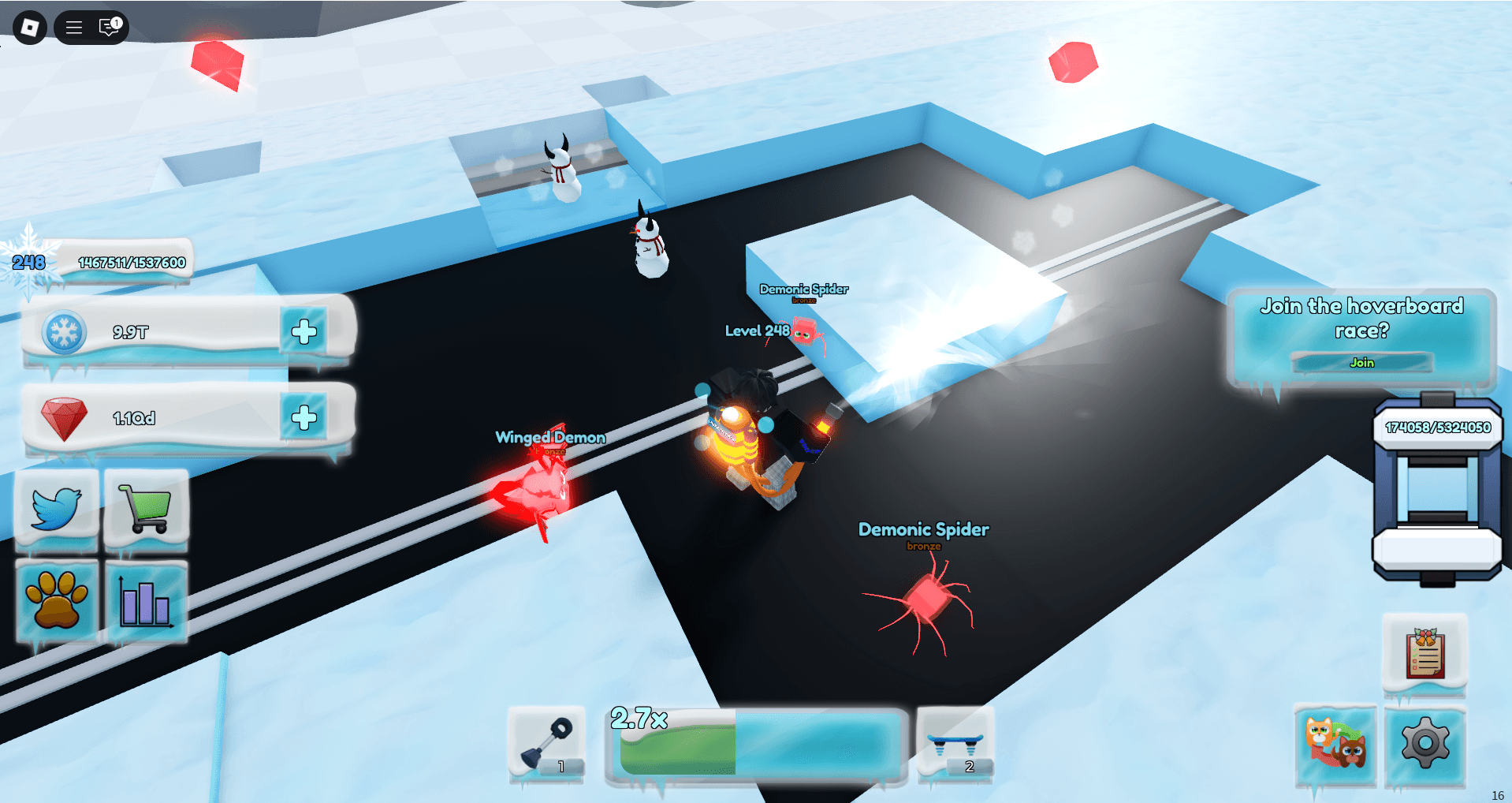Image resolution: width=1512 pixels, height=803 pixels.
Task: Open the pets paw menu
Action: [56, 601]
